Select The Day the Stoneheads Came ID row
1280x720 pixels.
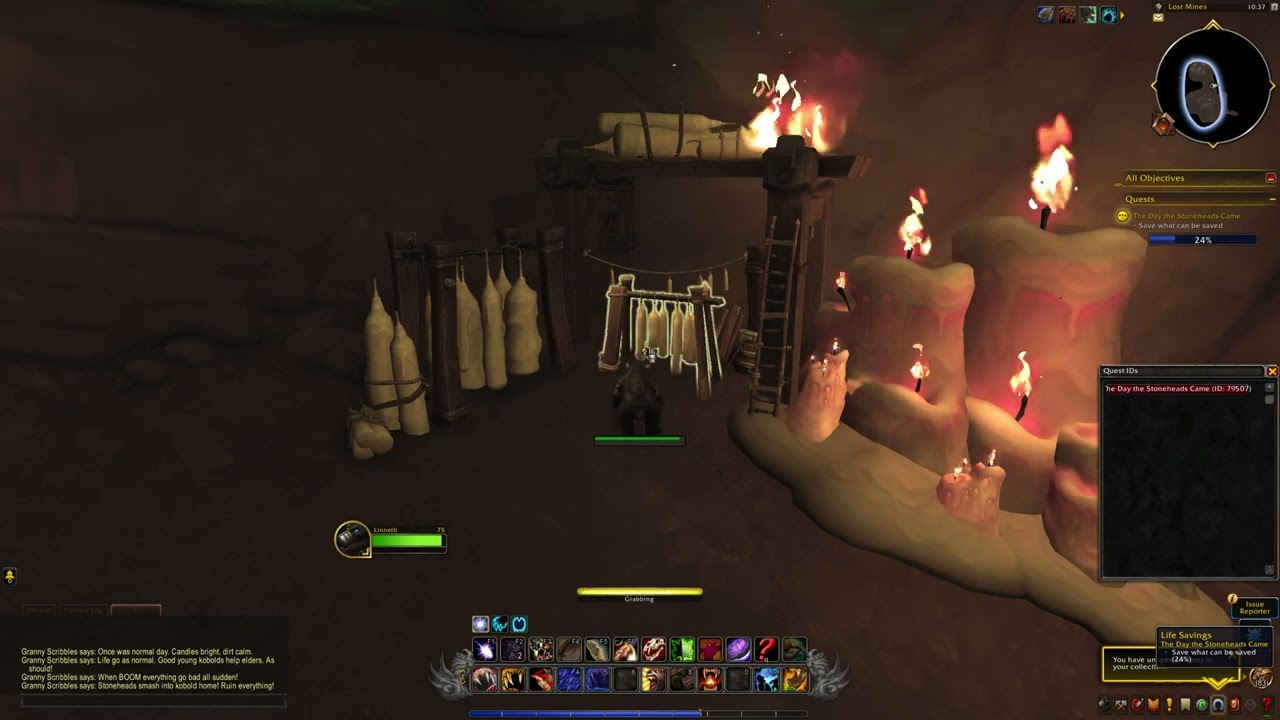[x=1178, y=389]
